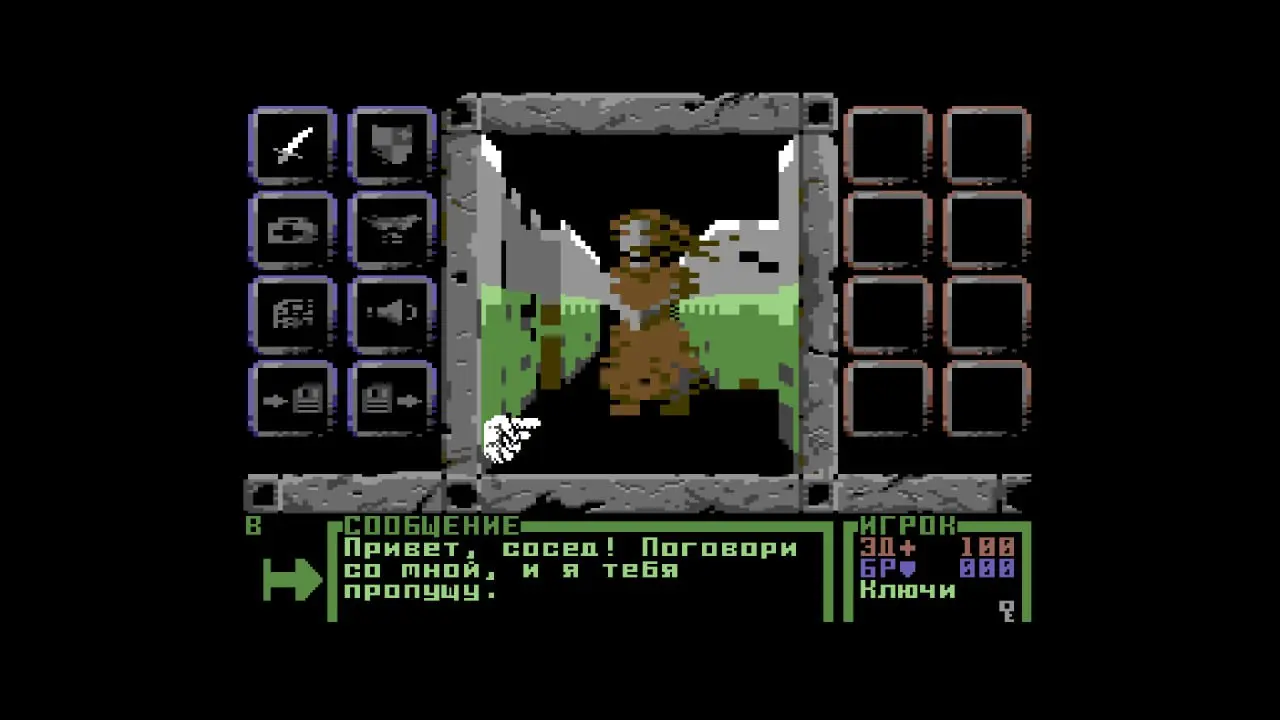The height and width of the screenshot is (720, 1280).
Task: Toggle the bottom-right inventory slot
Action: pos(988,398)
